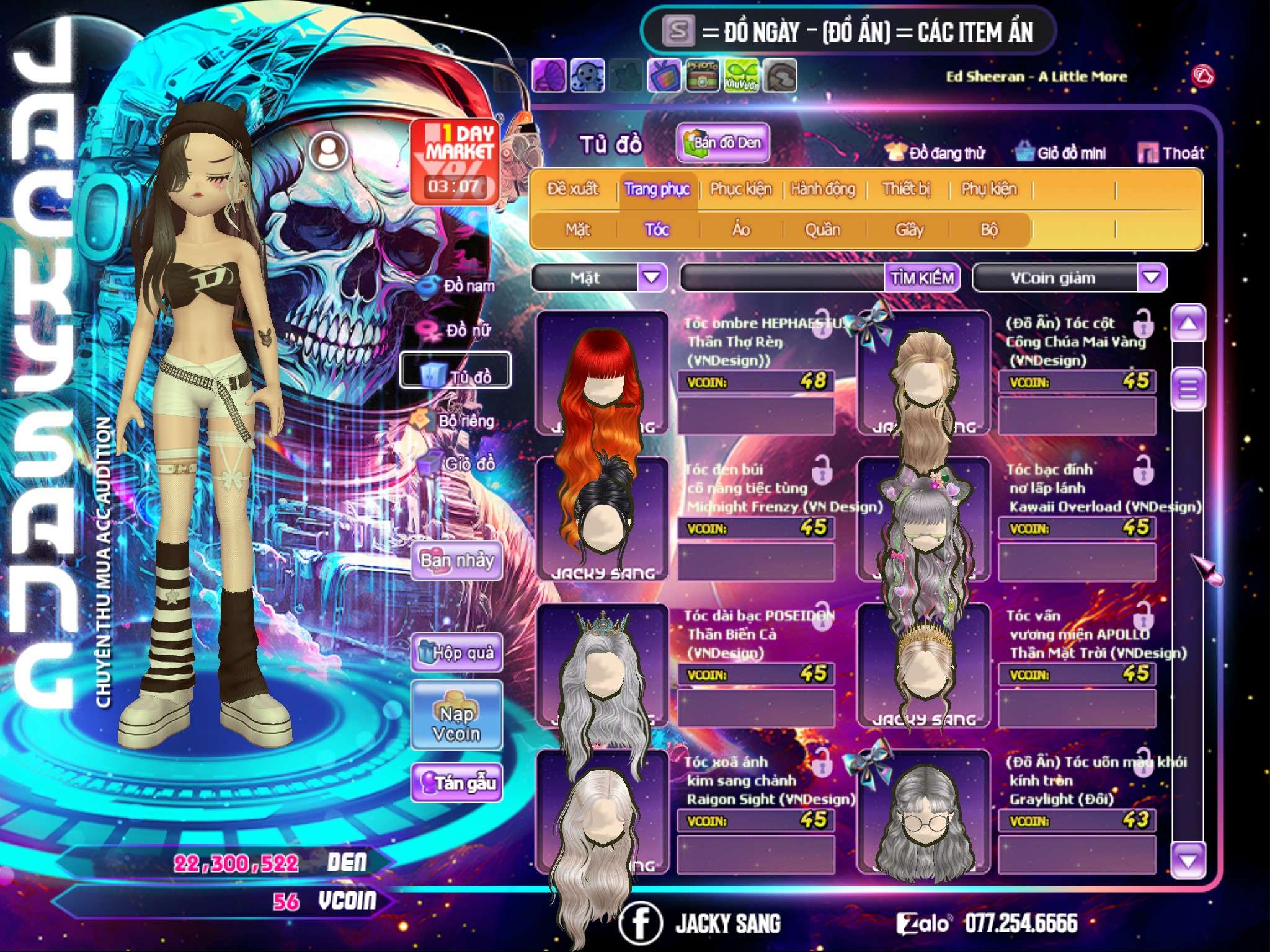This screenshot has width=1270, height=952.
Task: Open the Nạp Vcoin top-up button
Action: (456, 723)
